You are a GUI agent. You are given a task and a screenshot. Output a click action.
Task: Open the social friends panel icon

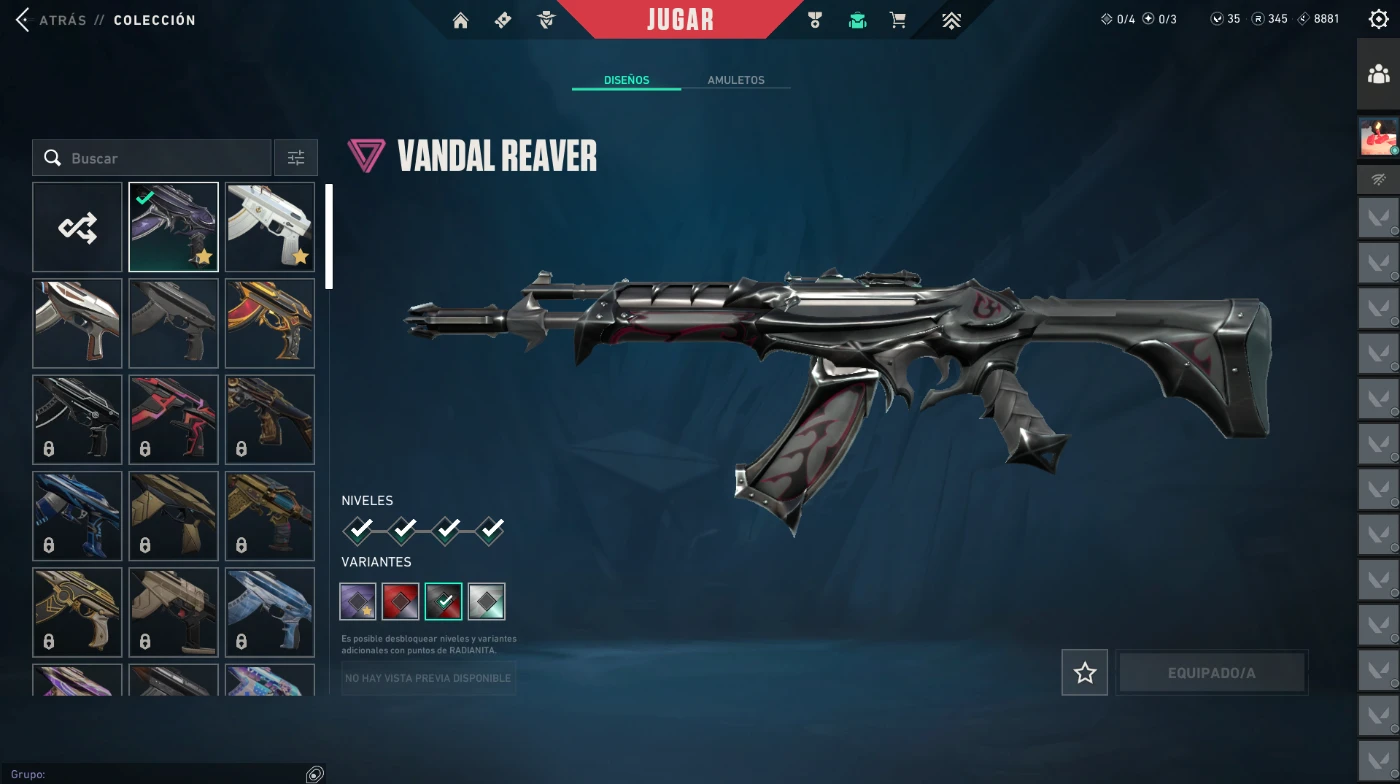tap(1378, 74)
